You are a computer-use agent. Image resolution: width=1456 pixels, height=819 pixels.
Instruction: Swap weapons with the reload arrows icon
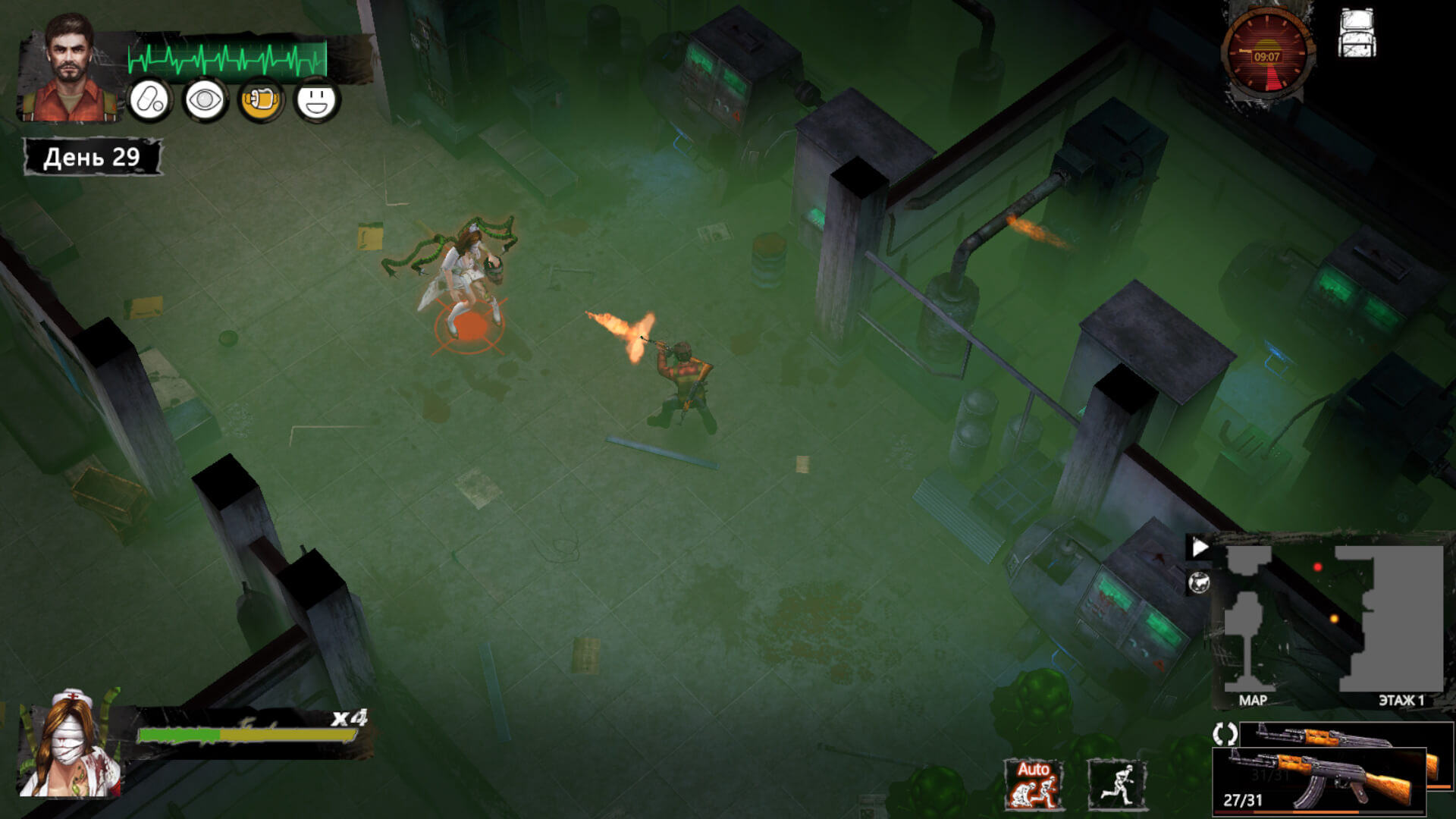pyautogui.click(x=1225, y=733)
